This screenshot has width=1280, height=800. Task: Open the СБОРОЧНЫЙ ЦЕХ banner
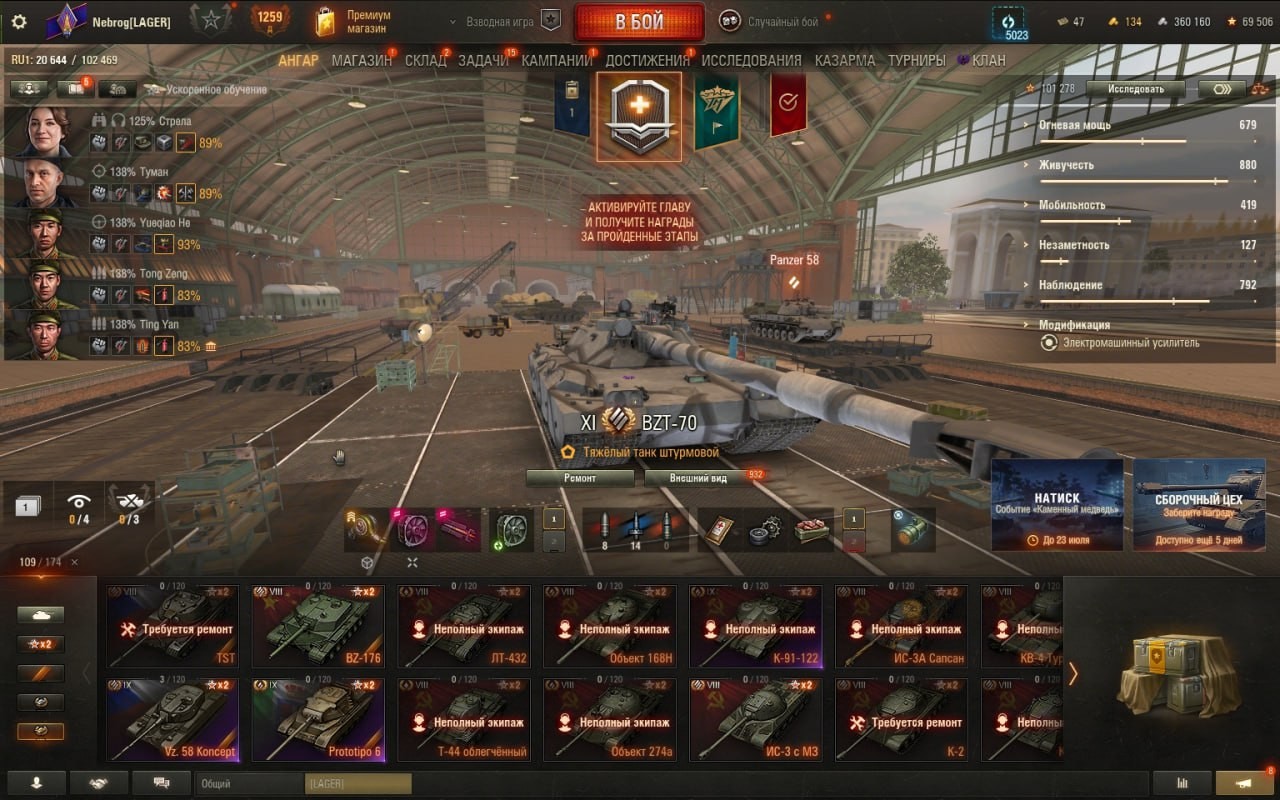(x=1198, y=505)
